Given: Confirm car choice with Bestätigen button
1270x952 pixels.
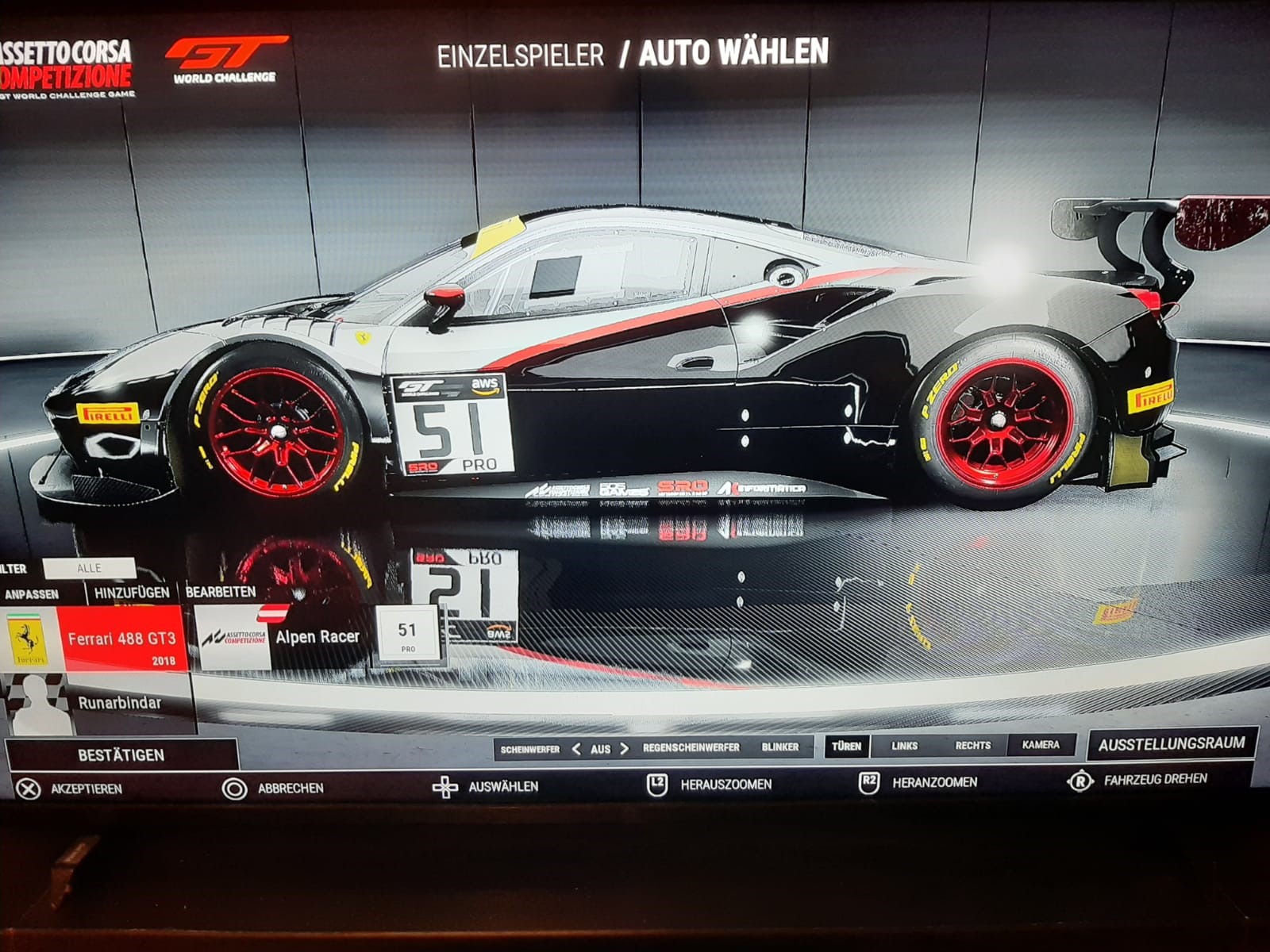Looking at the screenshot, I should pos(121,754).
